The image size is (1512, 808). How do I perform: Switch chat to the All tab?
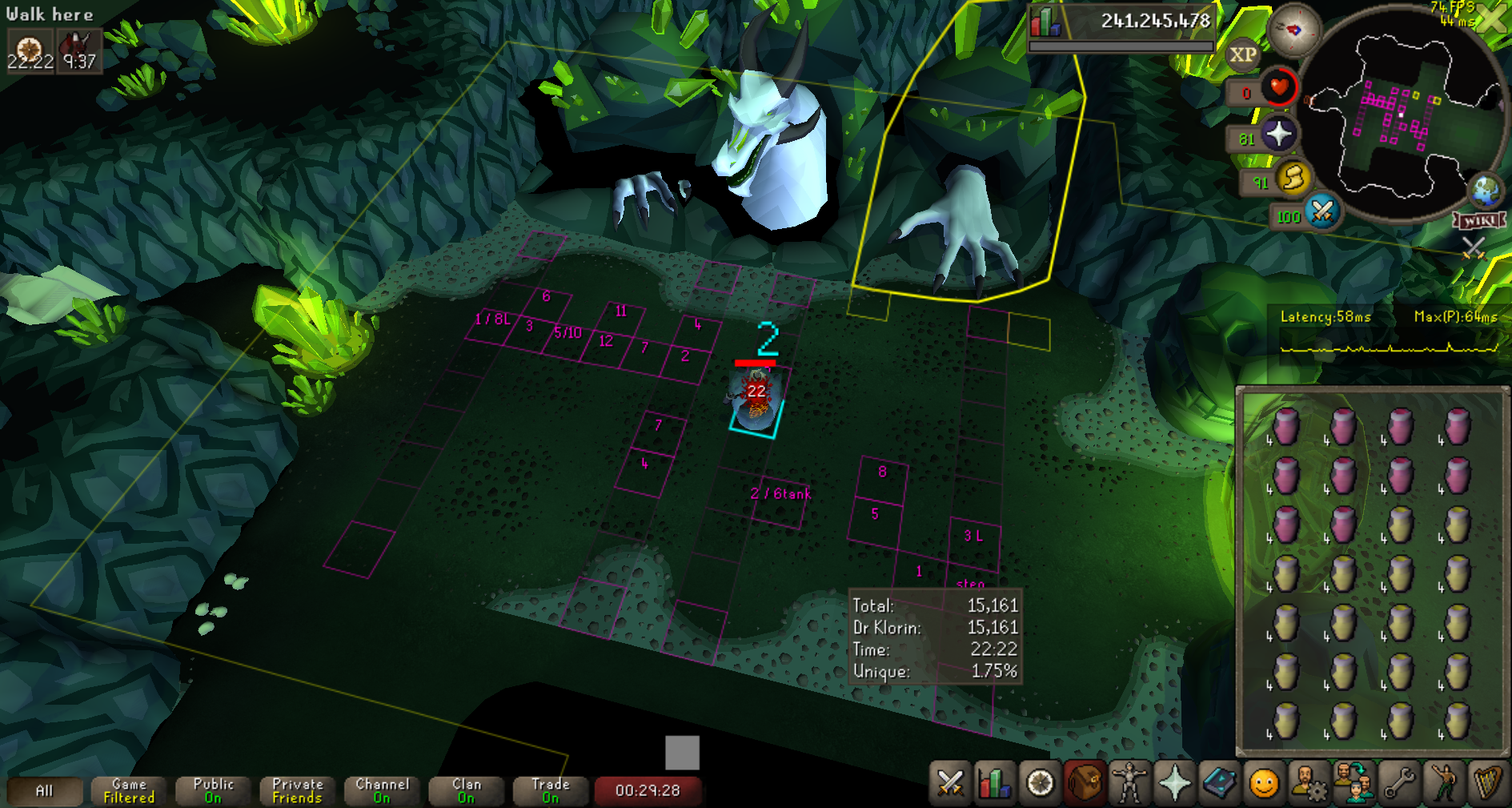pyautogui.click(x=44, y=790)
